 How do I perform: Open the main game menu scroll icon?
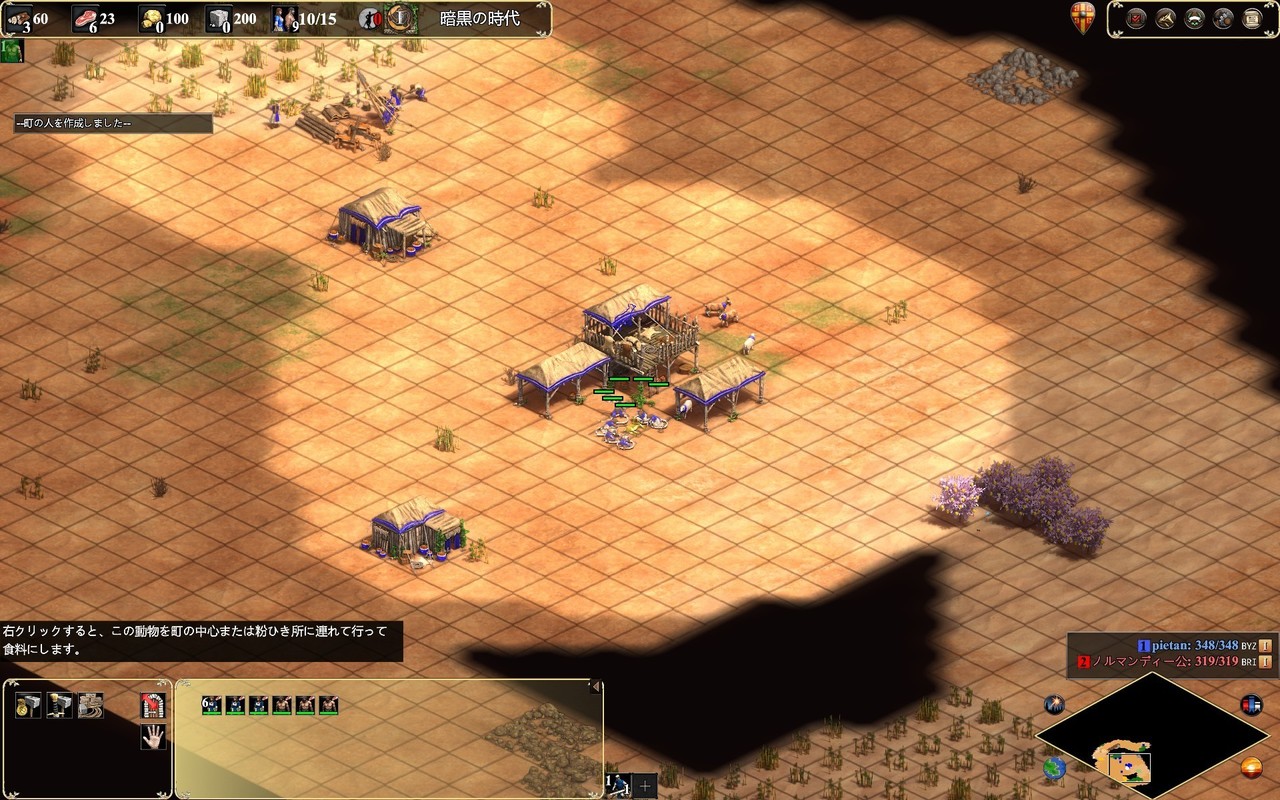[x=1252, y=19]
